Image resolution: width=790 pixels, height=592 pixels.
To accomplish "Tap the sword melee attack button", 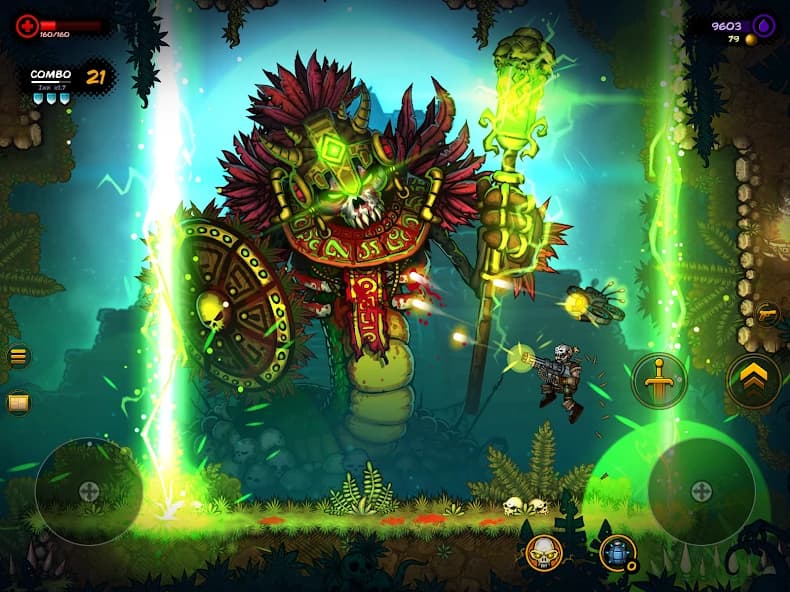I will tap(659, 381).
